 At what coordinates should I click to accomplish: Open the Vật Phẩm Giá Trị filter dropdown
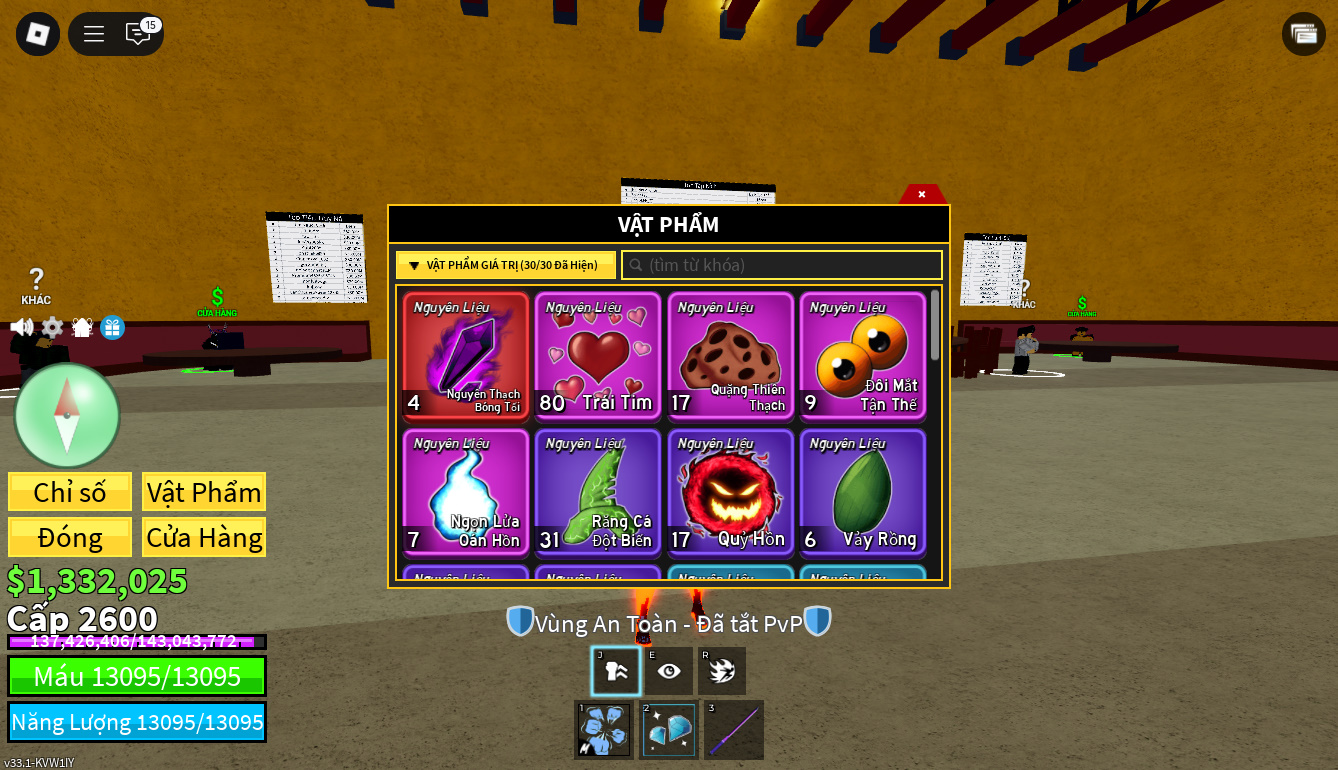coord(506,265)
